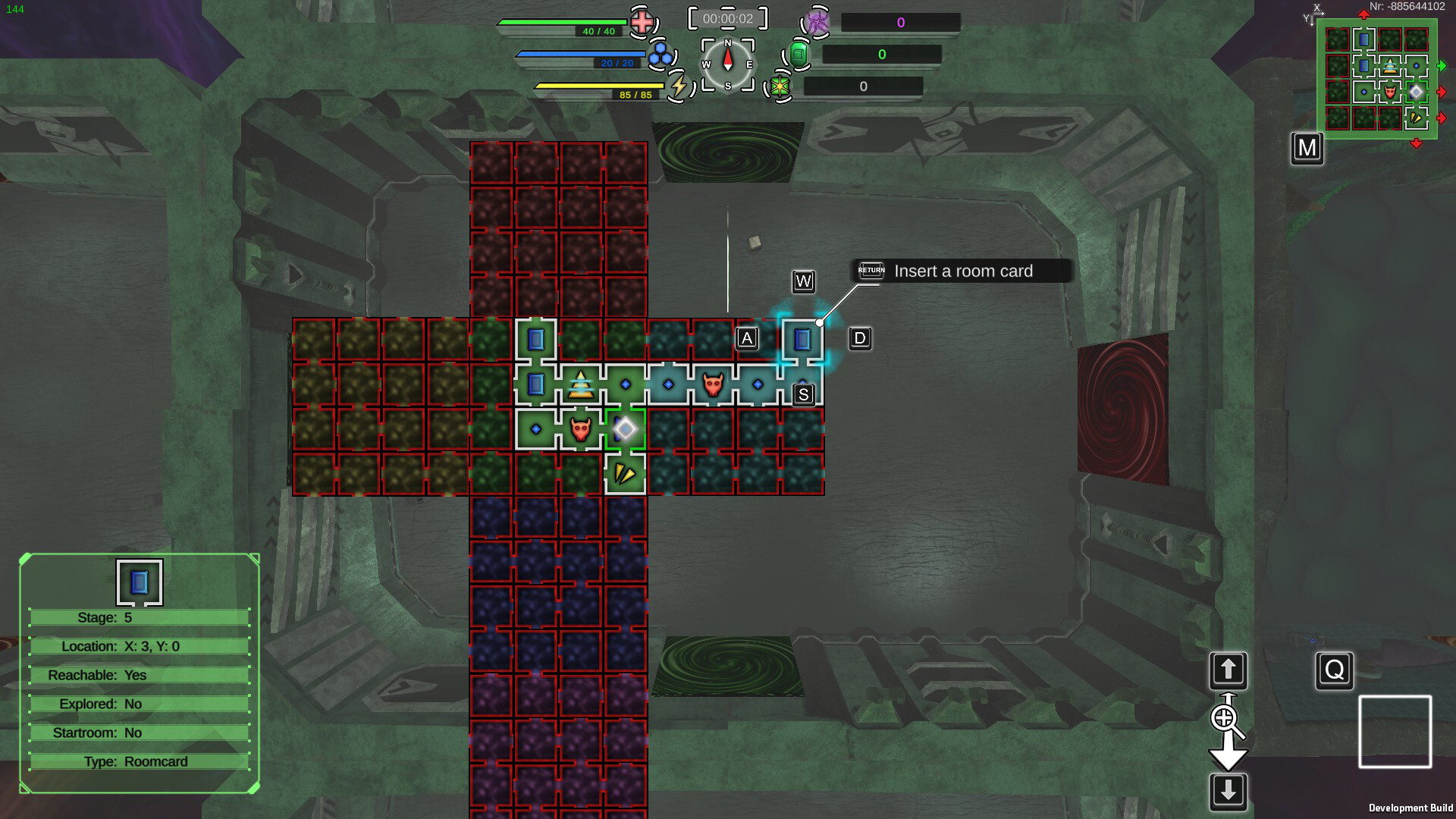The height and width of the screenshot is (819, 1456).
Task: Click the green star burst resource icon
Action: pyautogui.click(x=780, y=86)
